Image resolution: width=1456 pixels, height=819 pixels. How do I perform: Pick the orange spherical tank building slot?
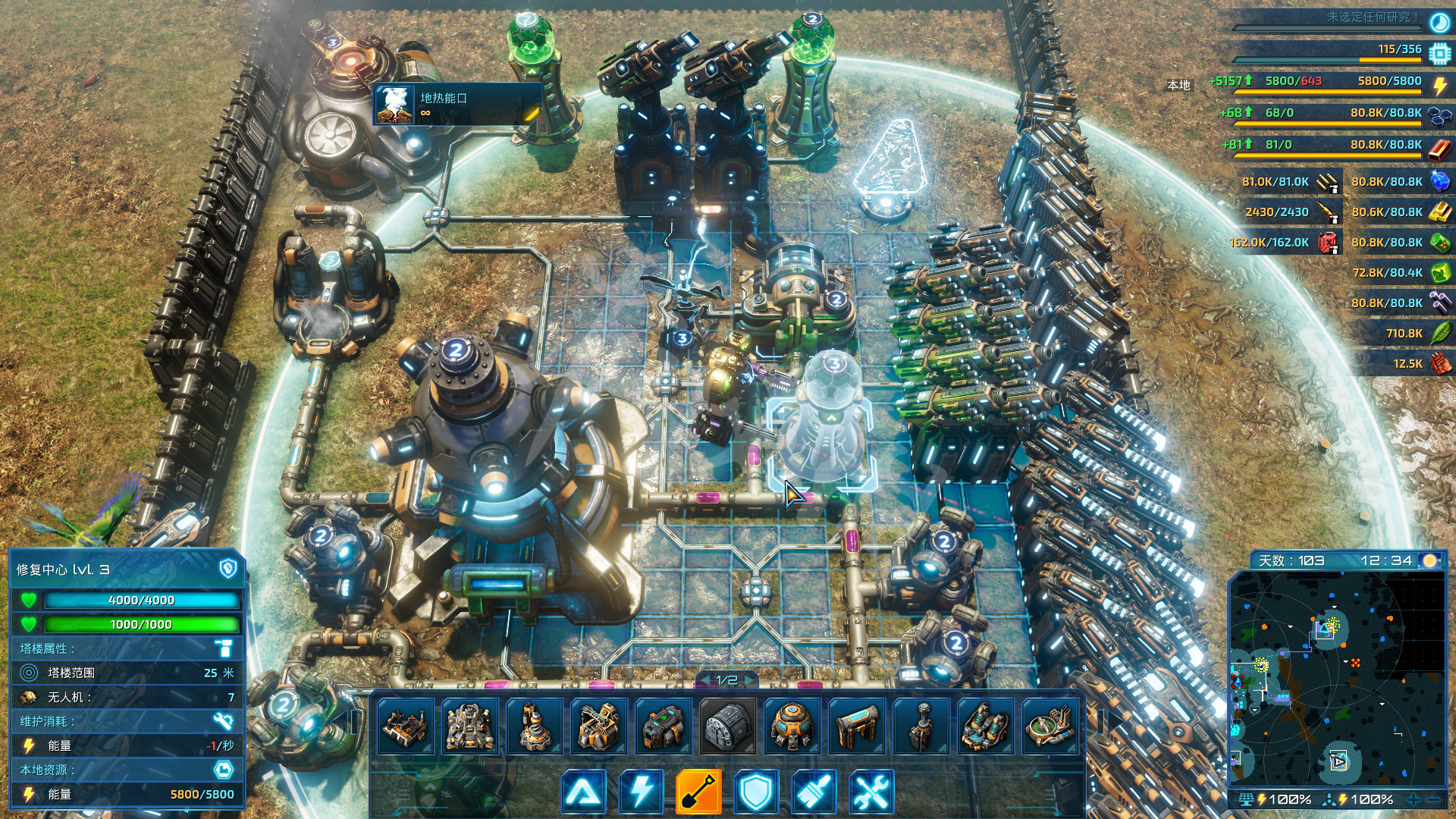pos(792,726)
